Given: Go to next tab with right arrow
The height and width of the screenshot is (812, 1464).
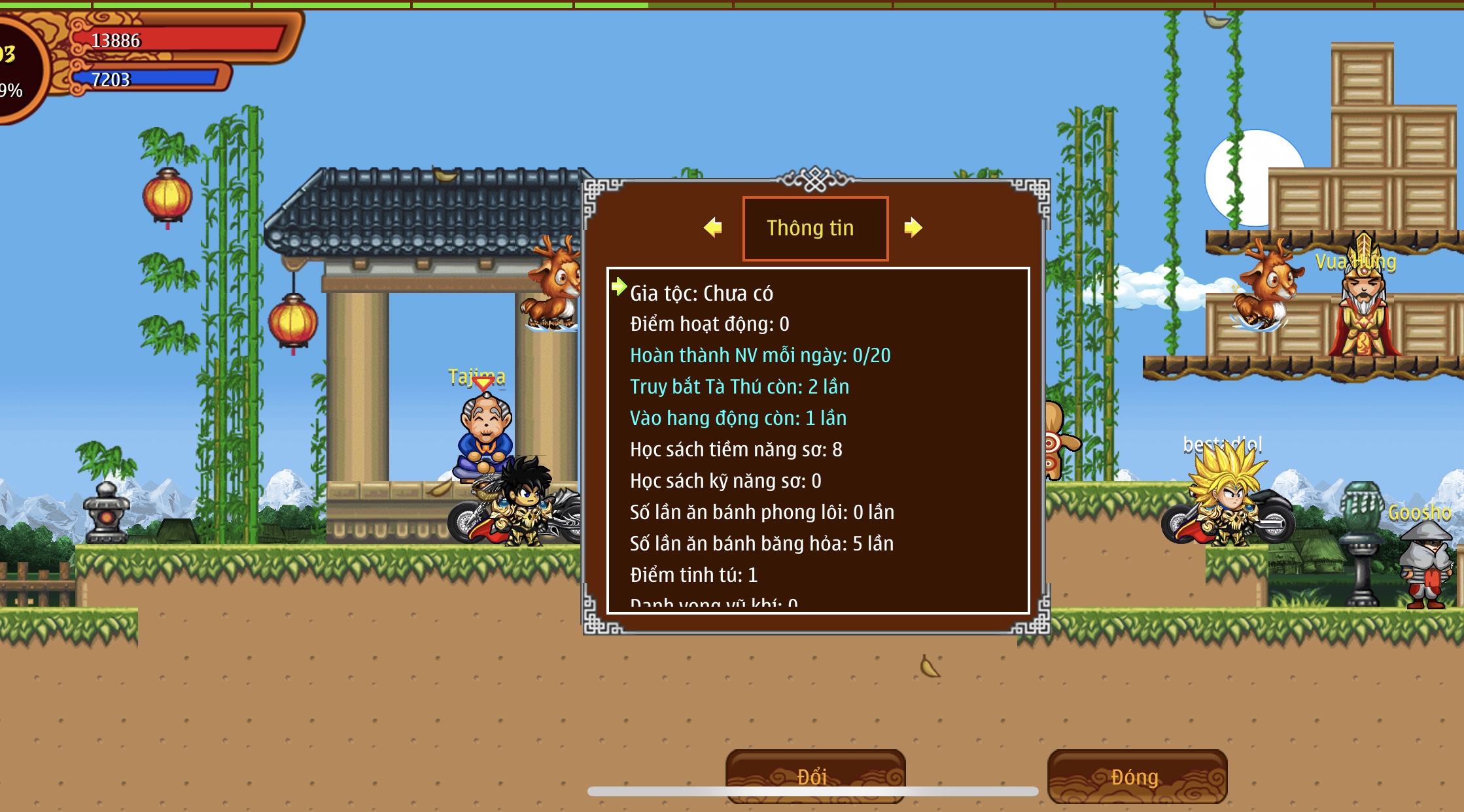Looking at the screenshot, I should (x=913, y=228).
